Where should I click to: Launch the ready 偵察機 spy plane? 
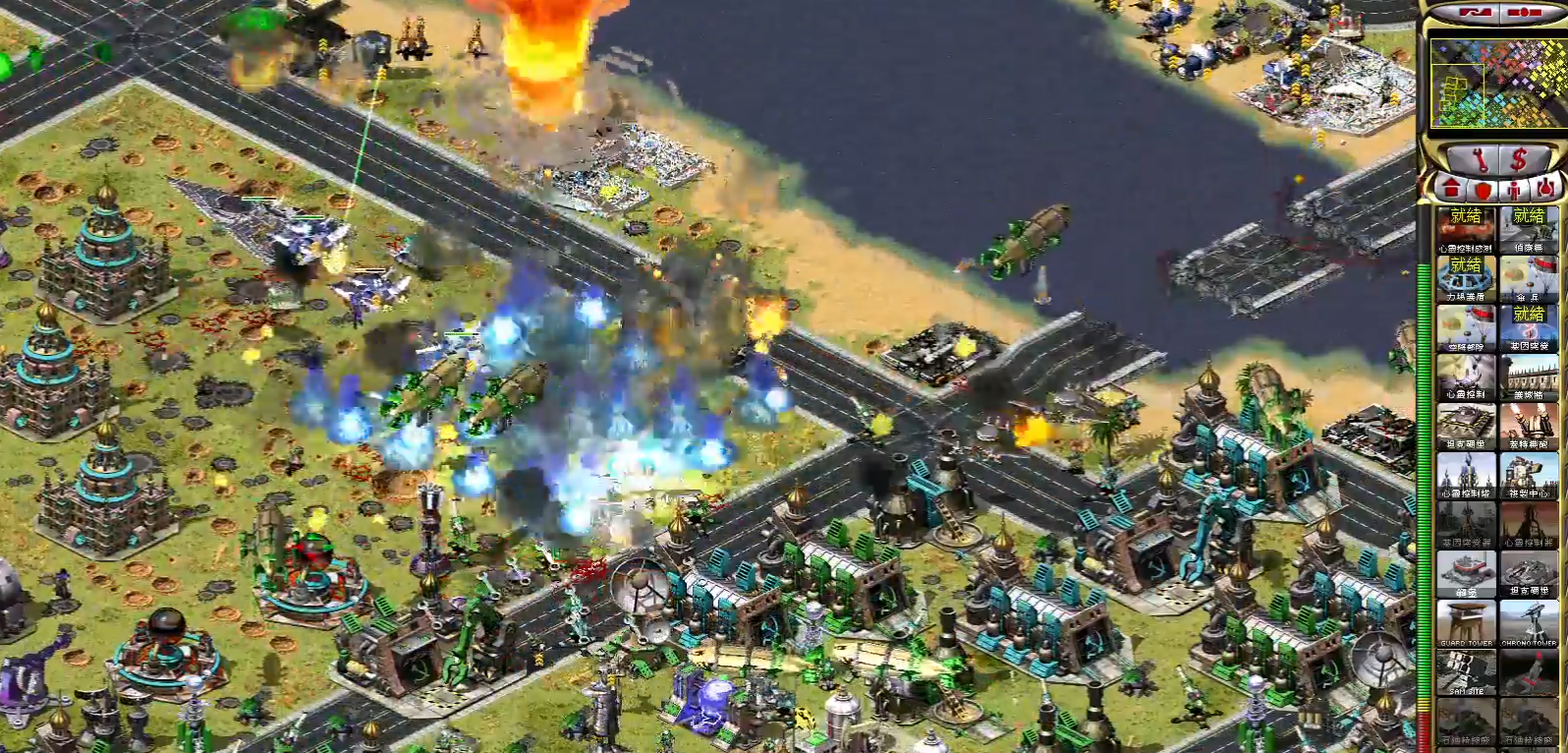(x=1529, y=229)
